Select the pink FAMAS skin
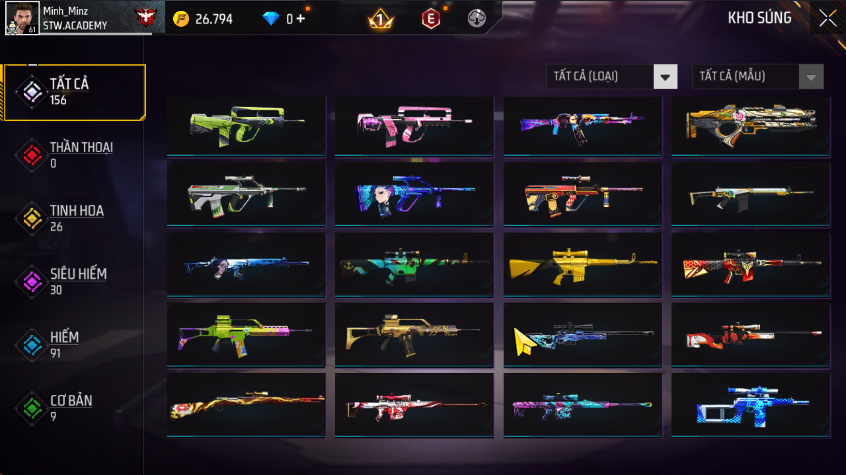 414,126
